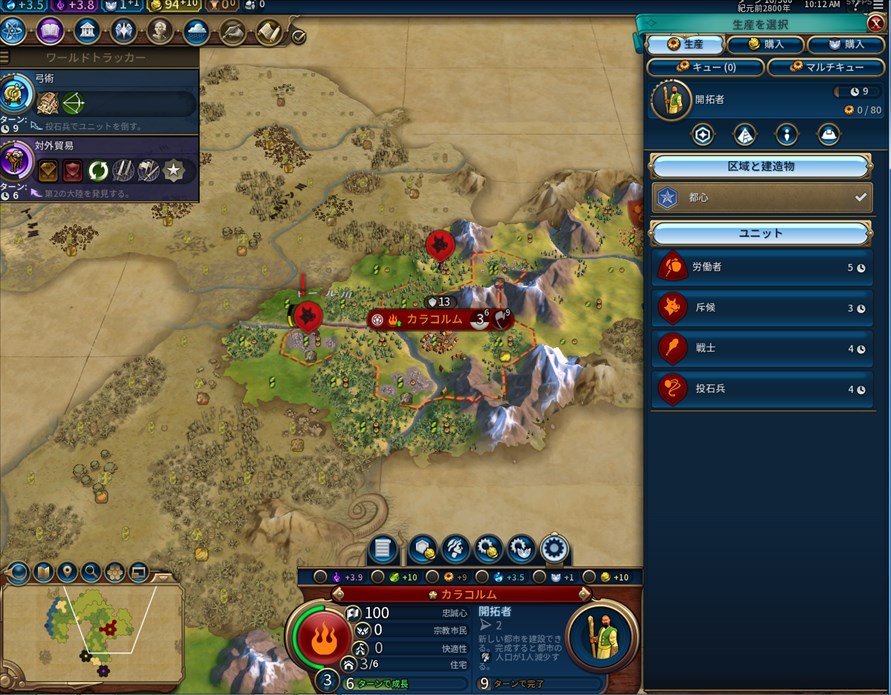Collapse the ユニット section header
The width and height of the screenshot is (891, 695).
tap(762, 233)
